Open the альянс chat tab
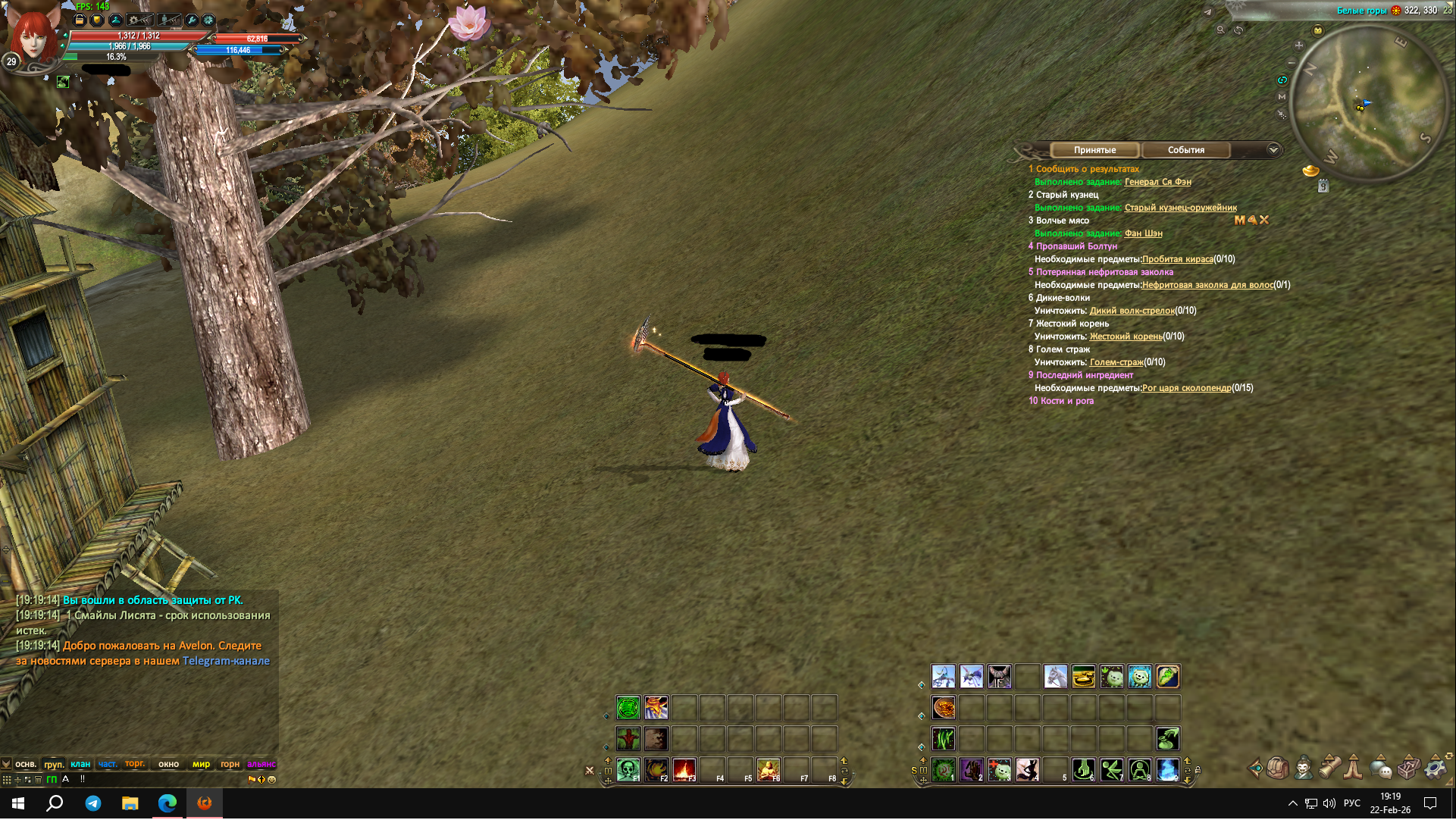The image size is (1456, 820). coord(261,764)
